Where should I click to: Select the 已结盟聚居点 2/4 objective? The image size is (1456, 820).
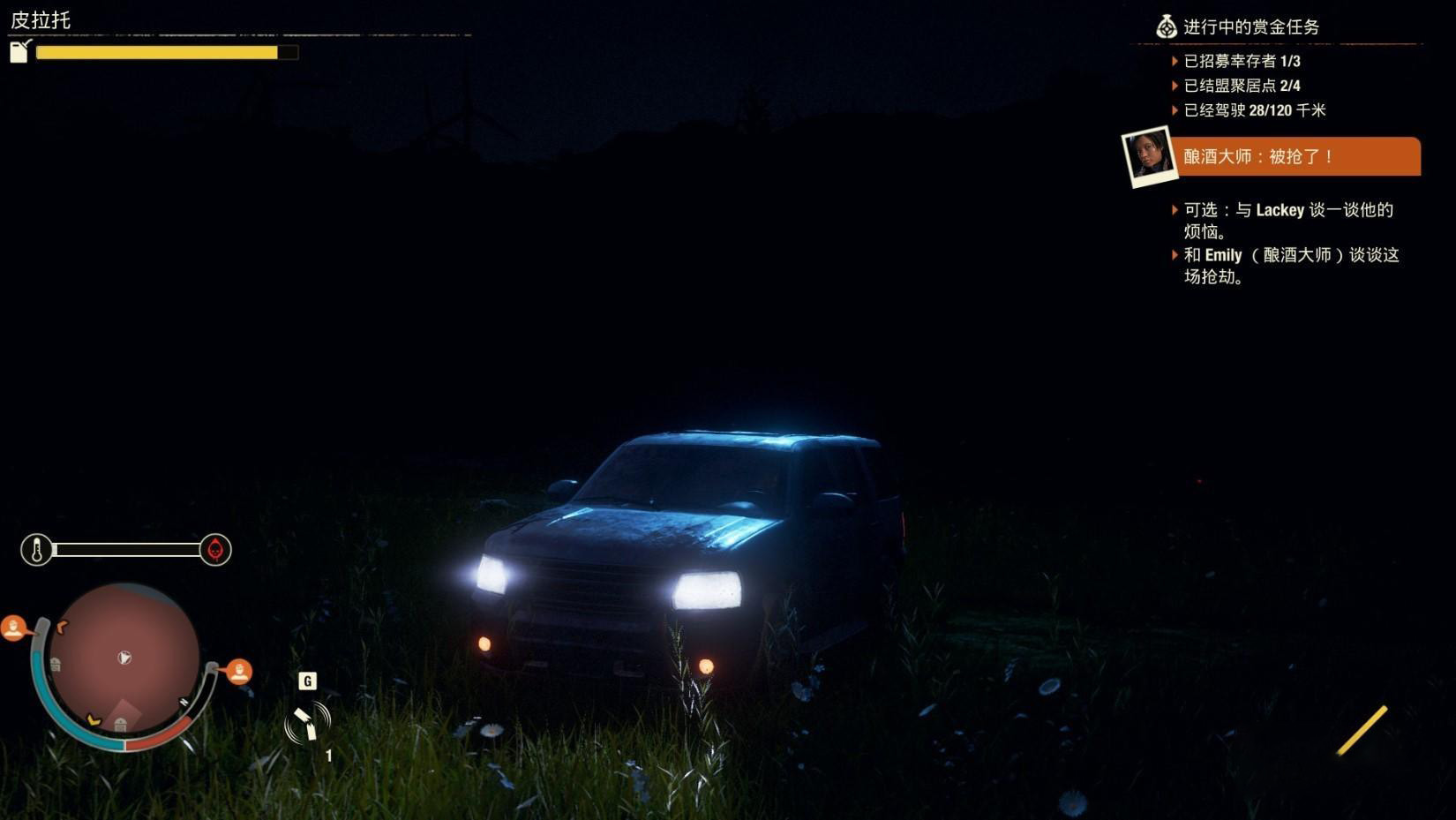pos(1242,86)
